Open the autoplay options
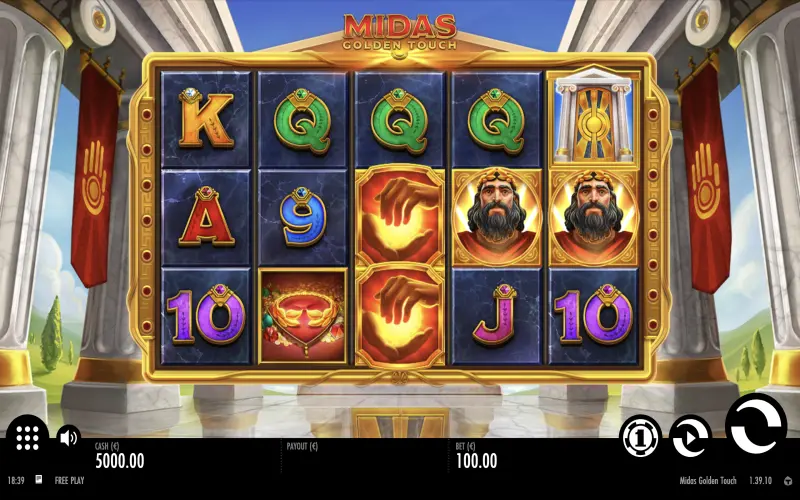800x500 pixels. 690,437
